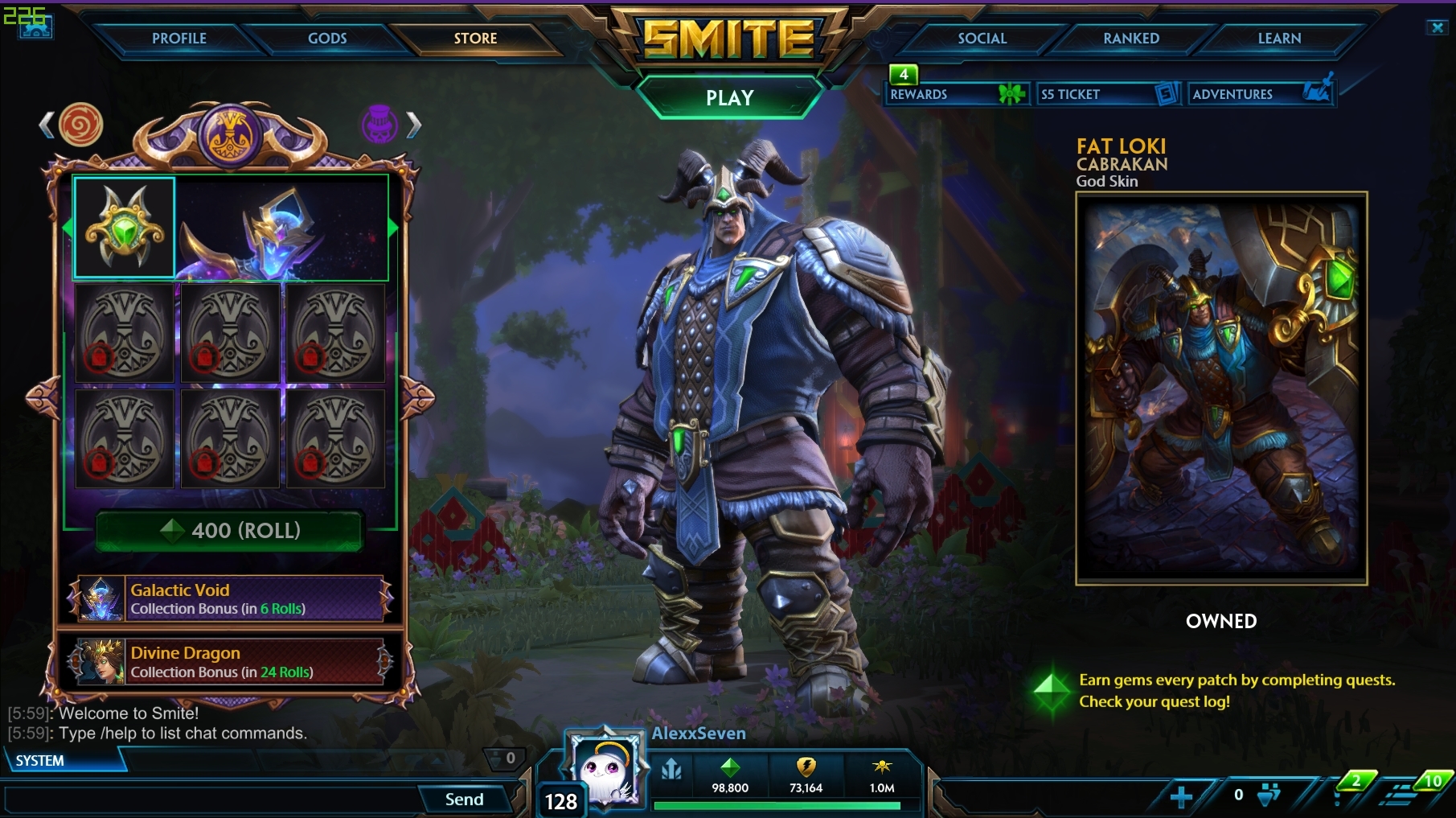Select the orange swirl chest icon
Screen dimensions: 1456x818
(81, 128)
